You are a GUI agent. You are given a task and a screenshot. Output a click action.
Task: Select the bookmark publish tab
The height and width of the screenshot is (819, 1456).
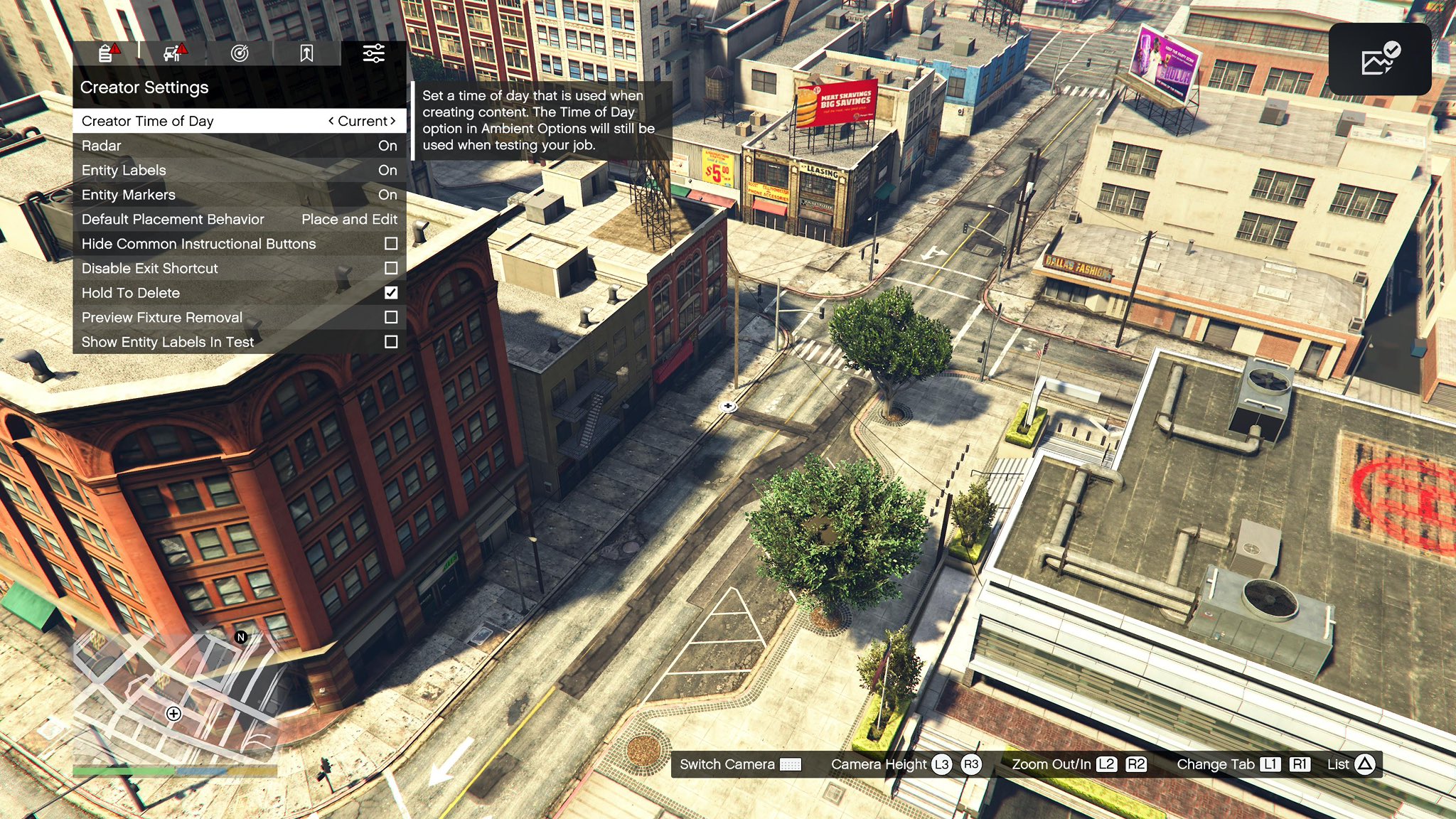306,53
